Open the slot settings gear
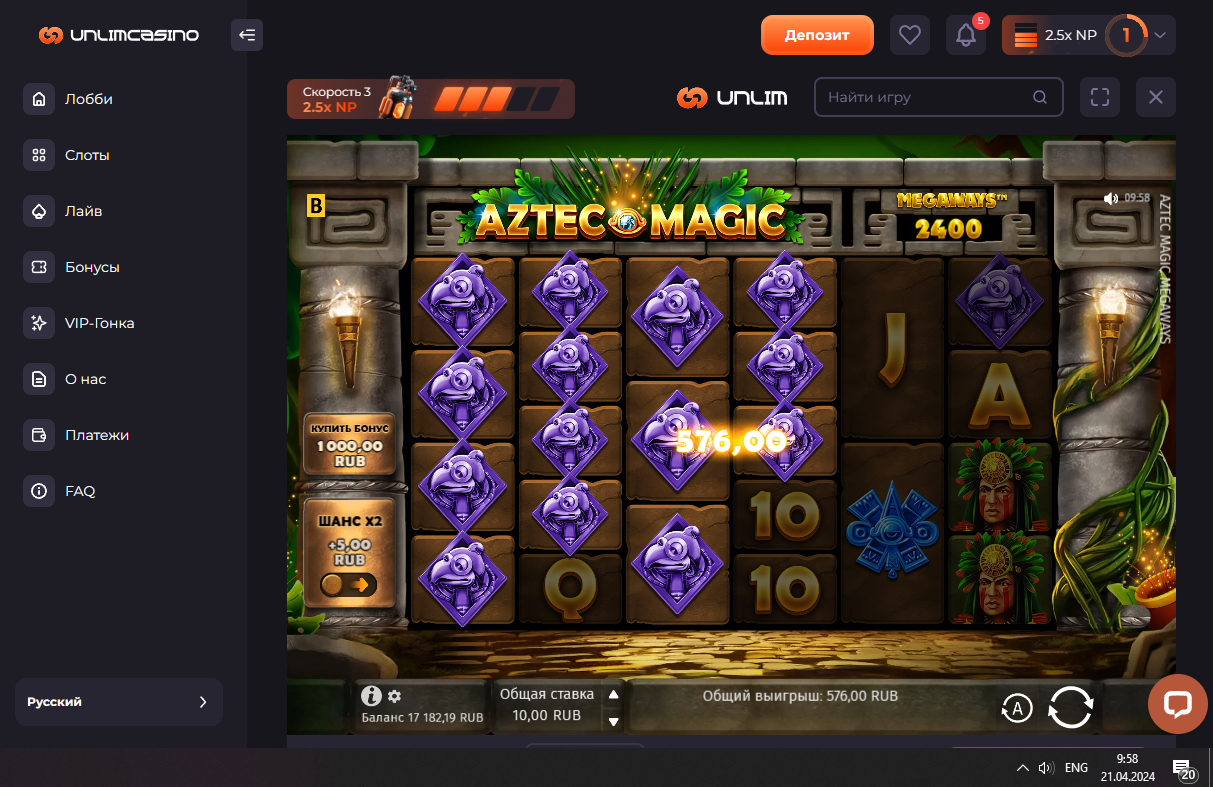Viewport: 1213px width, 787px height. [394, 696]
